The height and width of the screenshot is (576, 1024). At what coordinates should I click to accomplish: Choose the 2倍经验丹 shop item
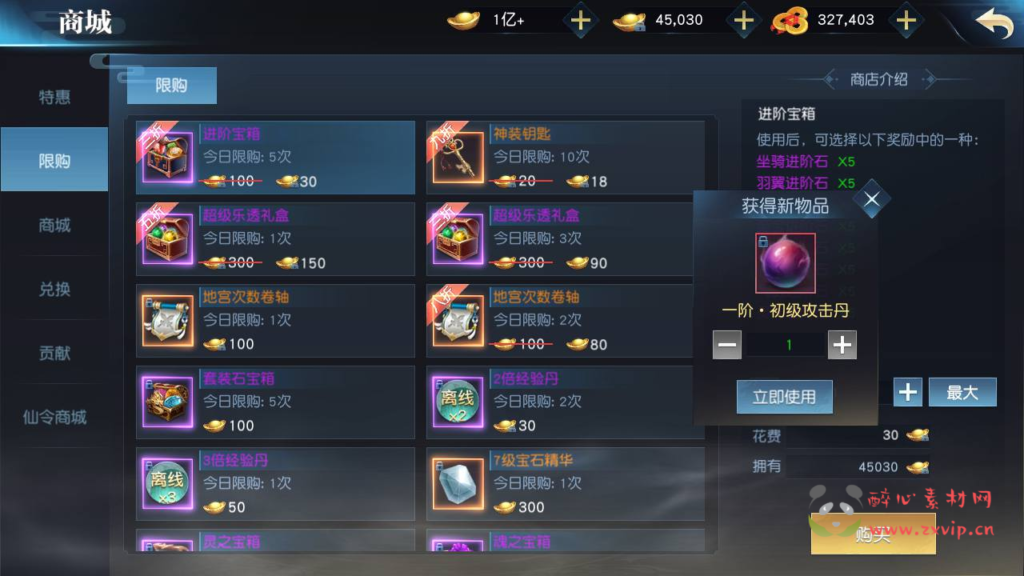coord(565,402)
